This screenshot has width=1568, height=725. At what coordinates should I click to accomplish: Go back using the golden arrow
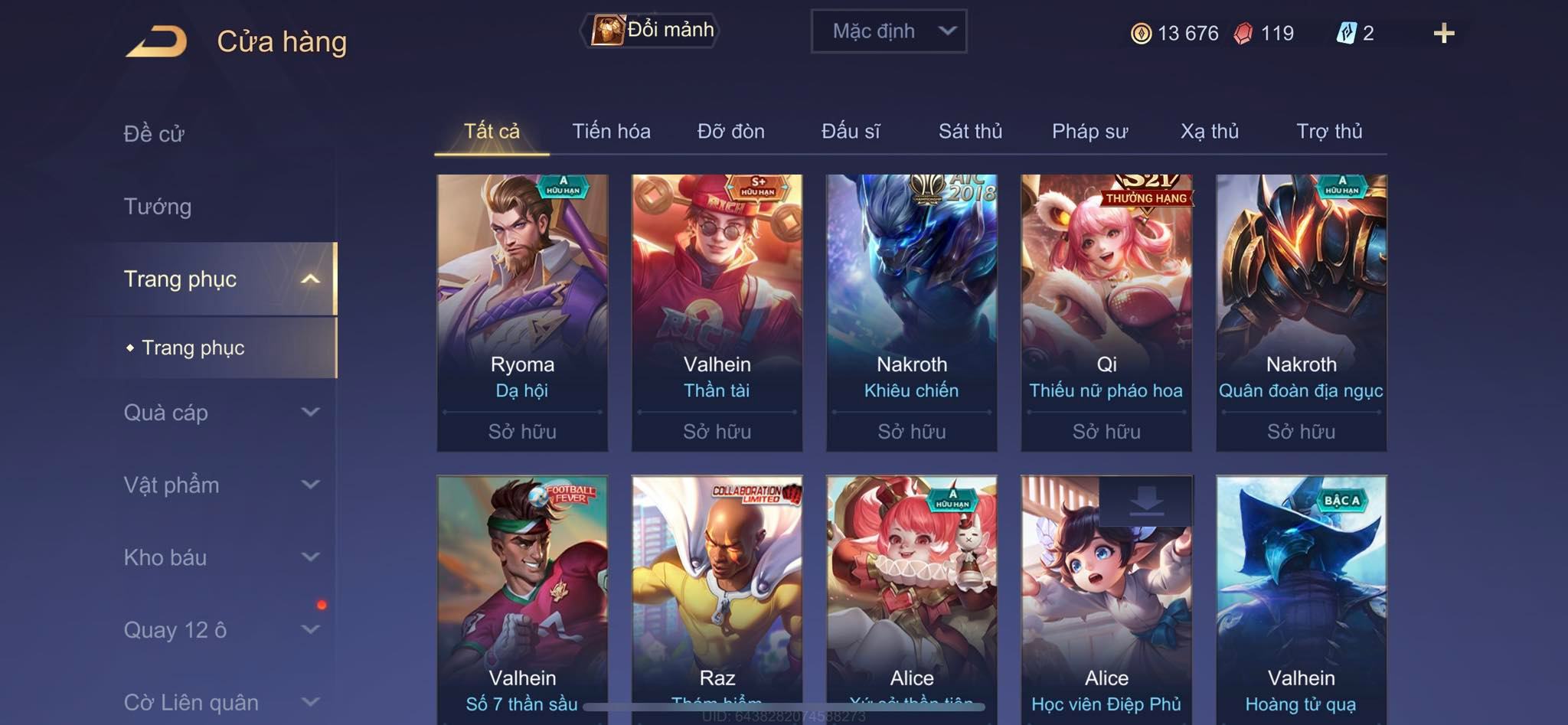point(157,41)
